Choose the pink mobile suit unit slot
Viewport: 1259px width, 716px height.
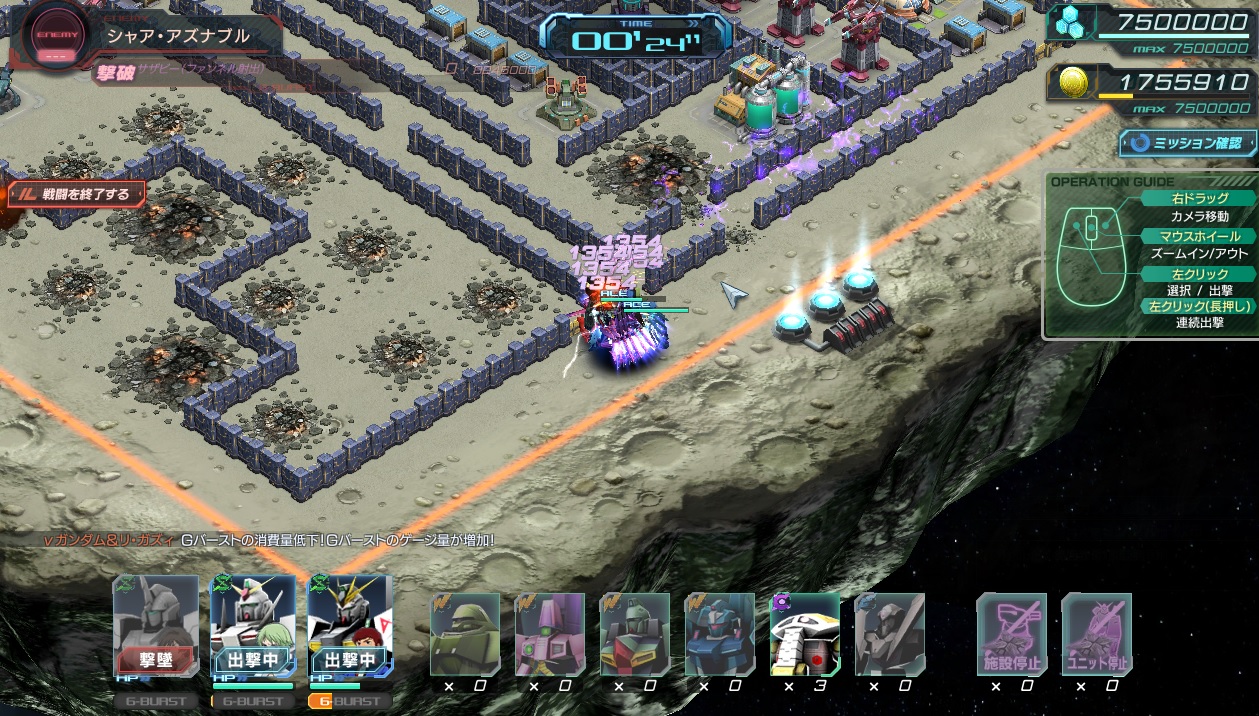tap(550, 634)
